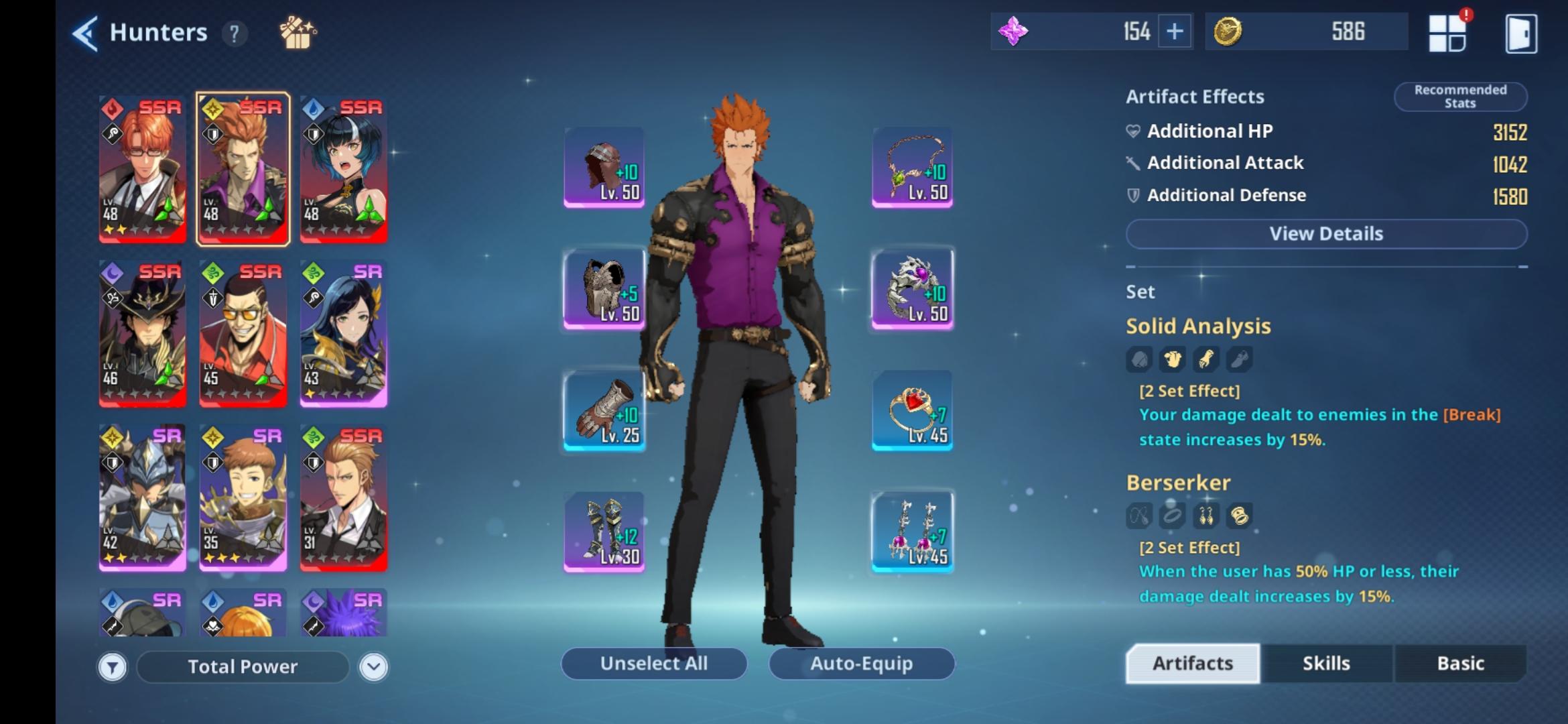Select the boots artifact with +12 enhancement
This screenshot has height=724, width=1568.
click(602, 532)
